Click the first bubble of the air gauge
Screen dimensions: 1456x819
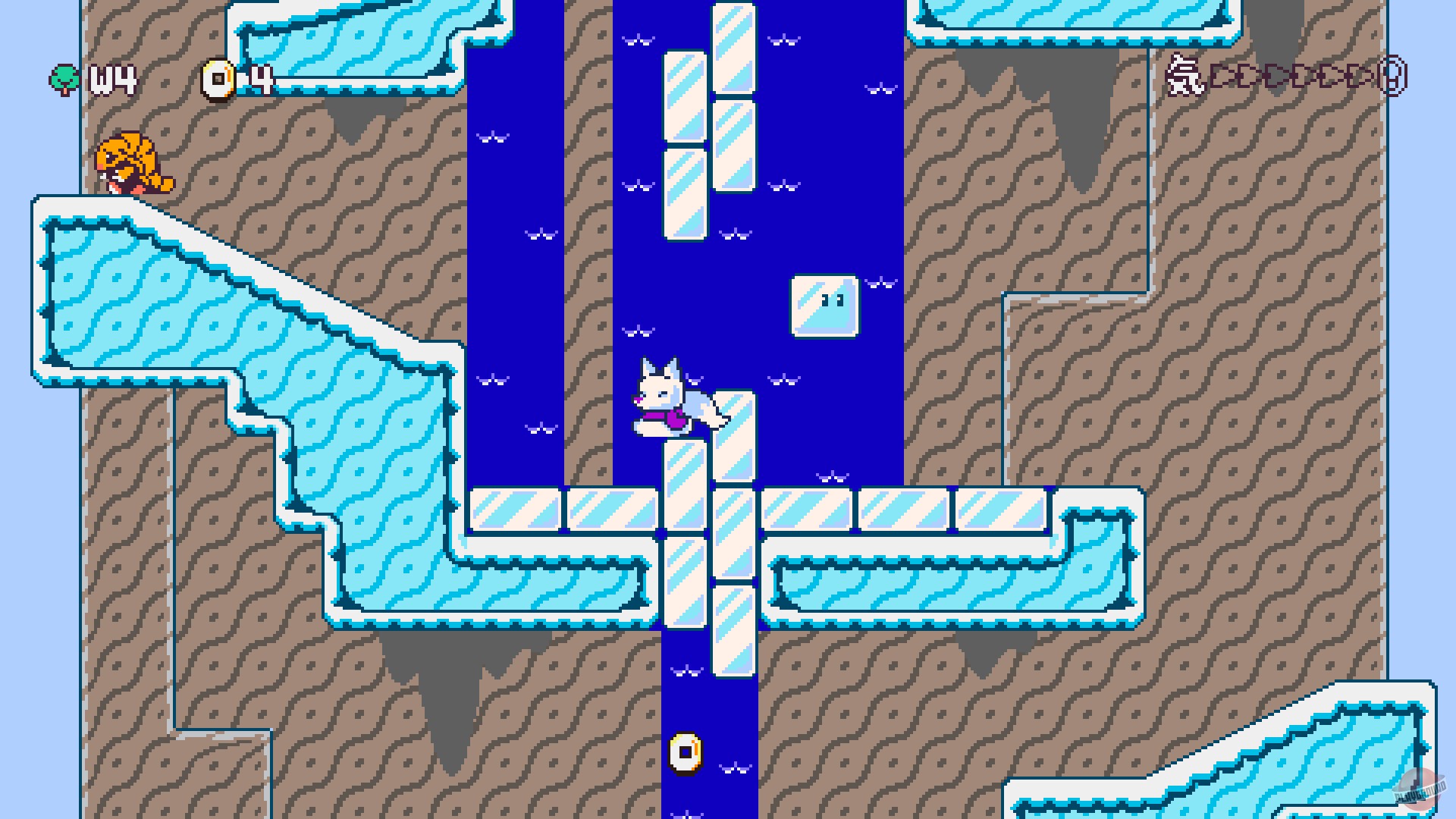point(1221,76)
